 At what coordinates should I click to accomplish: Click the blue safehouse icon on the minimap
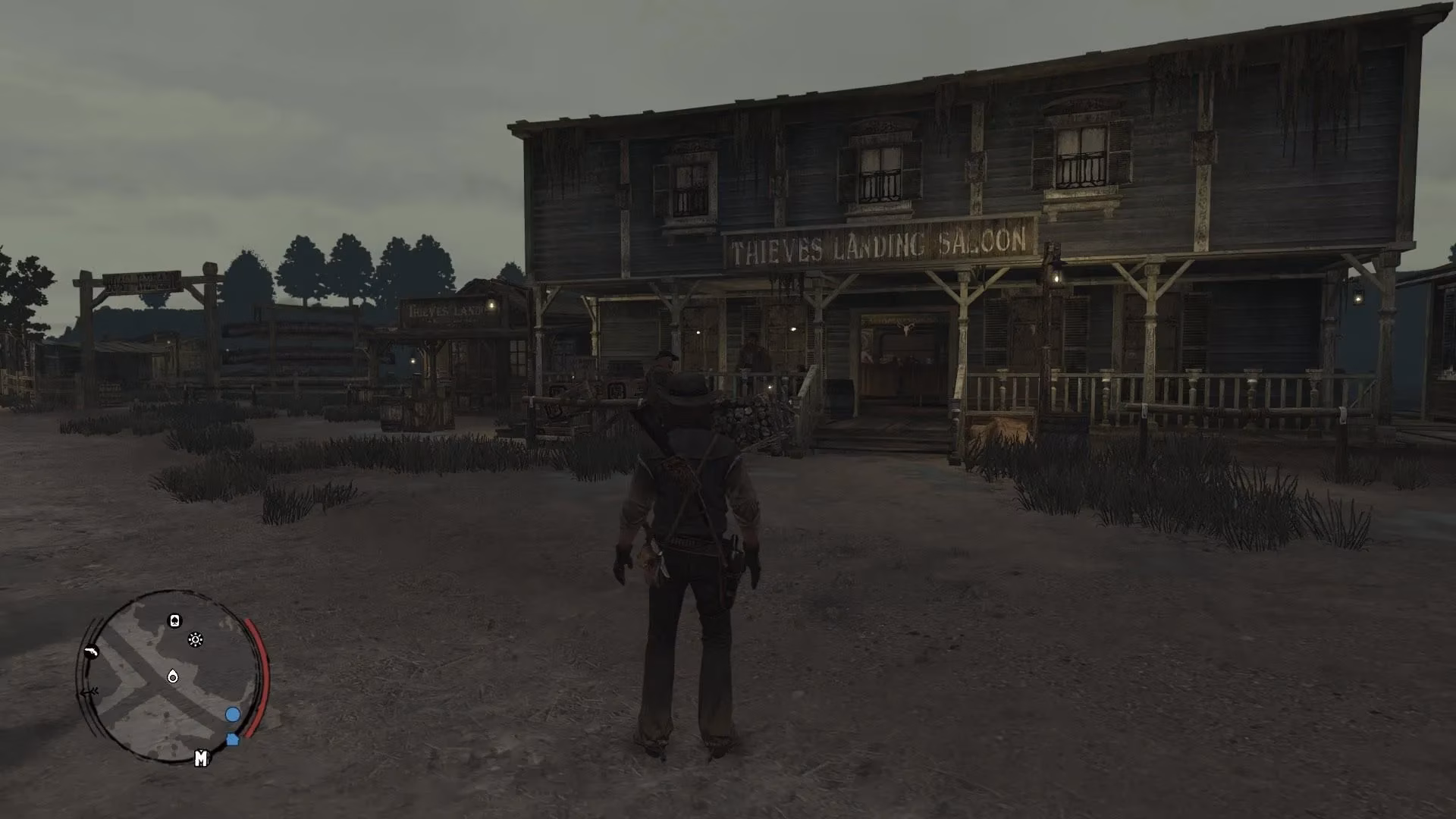tap(232, 737)
